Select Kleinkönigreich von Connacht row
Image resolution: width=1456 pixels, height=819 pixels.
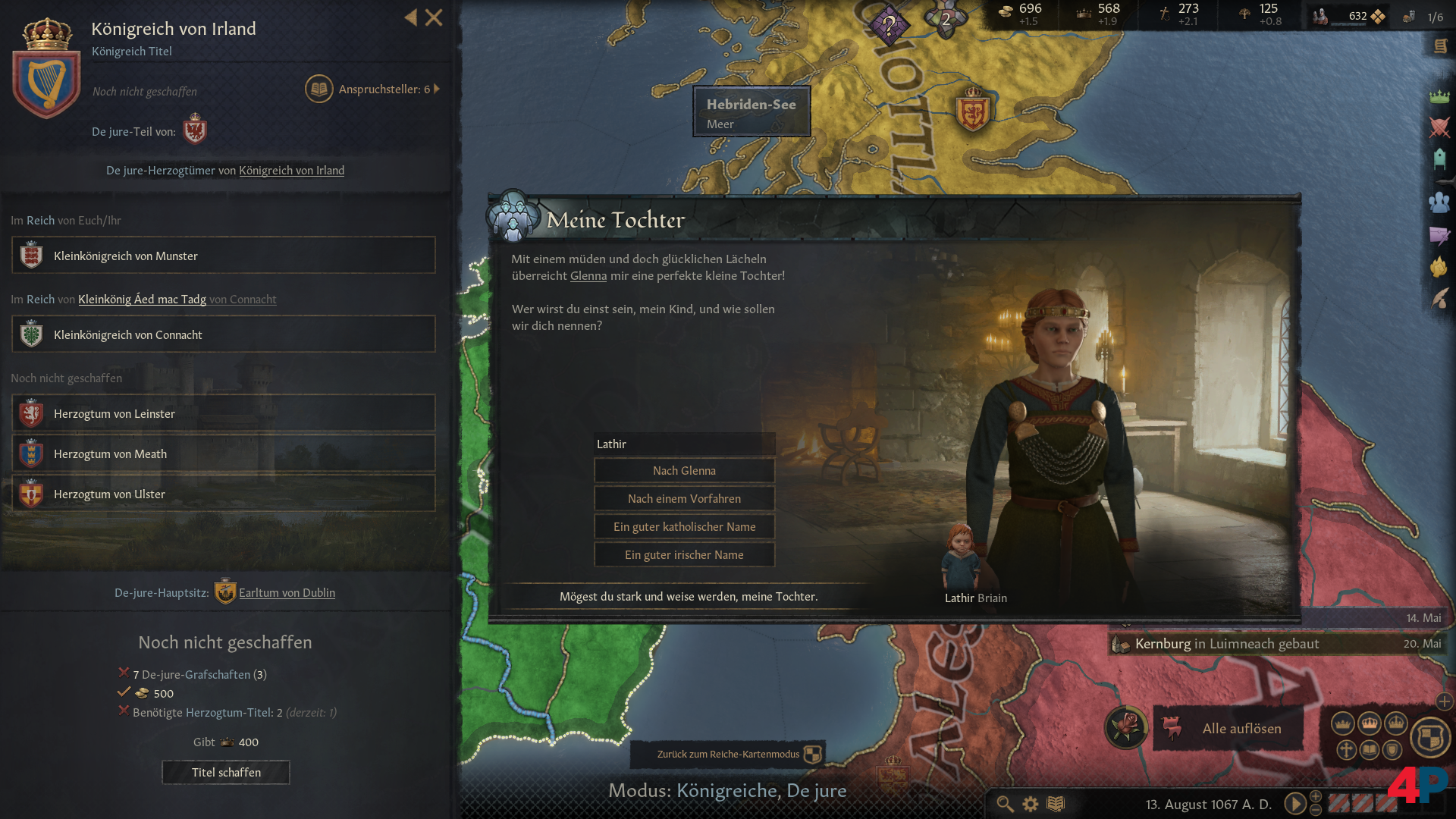coord(224,334)
